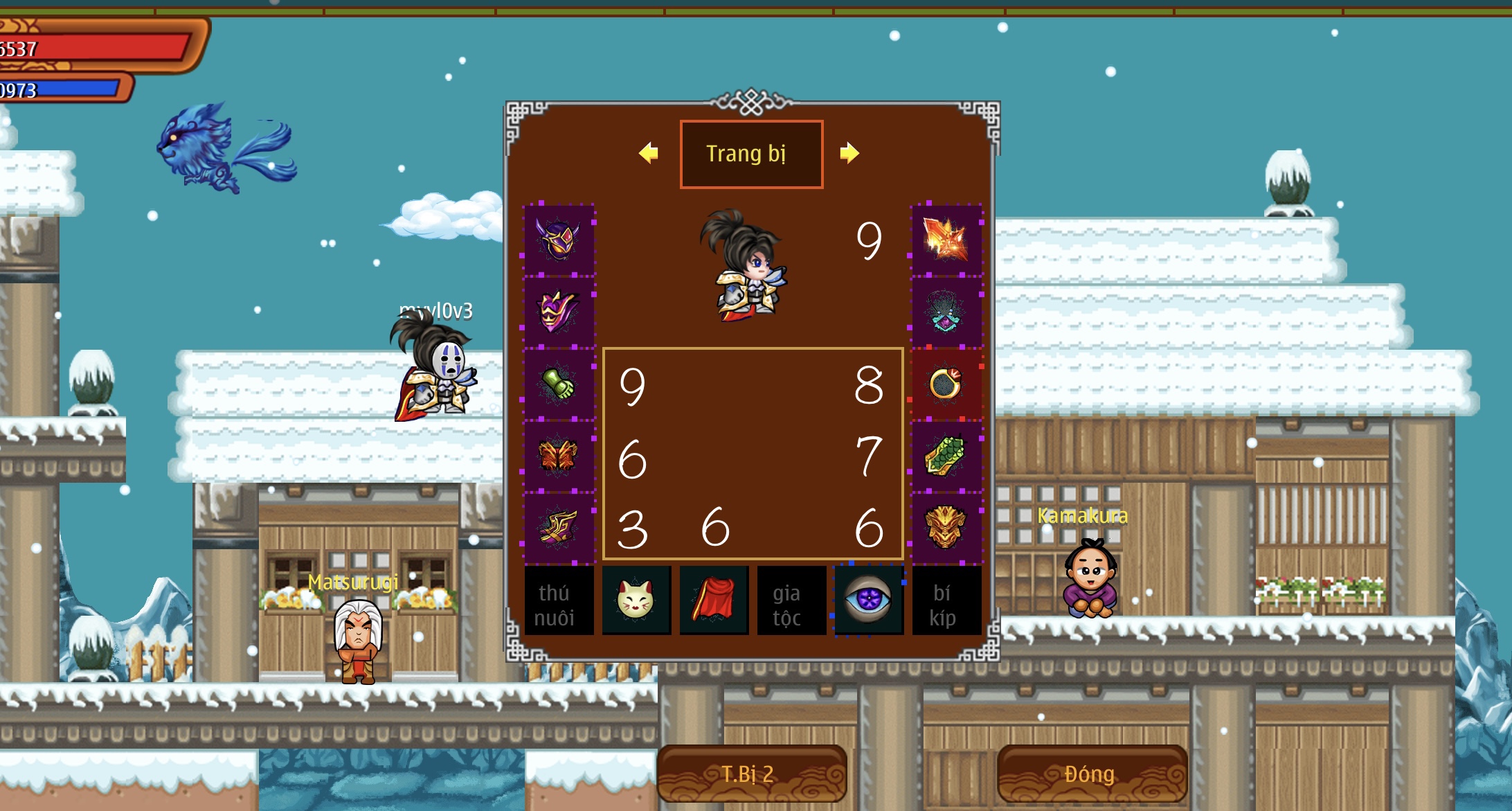Click the left arrow to switch panels

pos(647,154)
